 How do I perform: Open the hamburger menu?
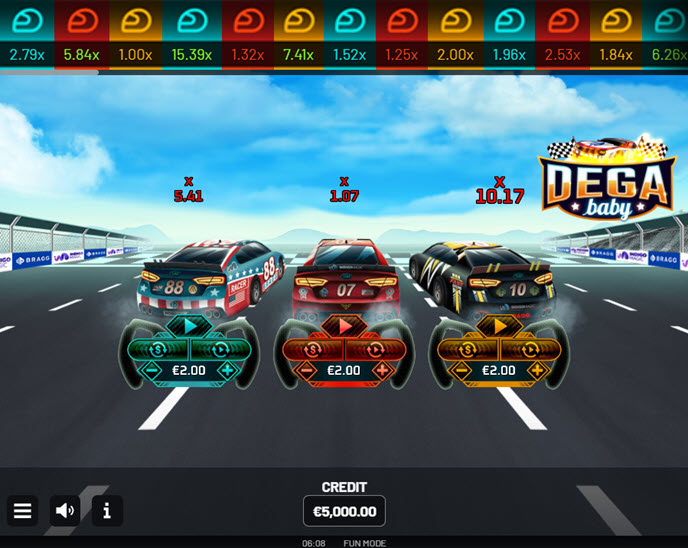pyautogui.click(x=23, y=511)
